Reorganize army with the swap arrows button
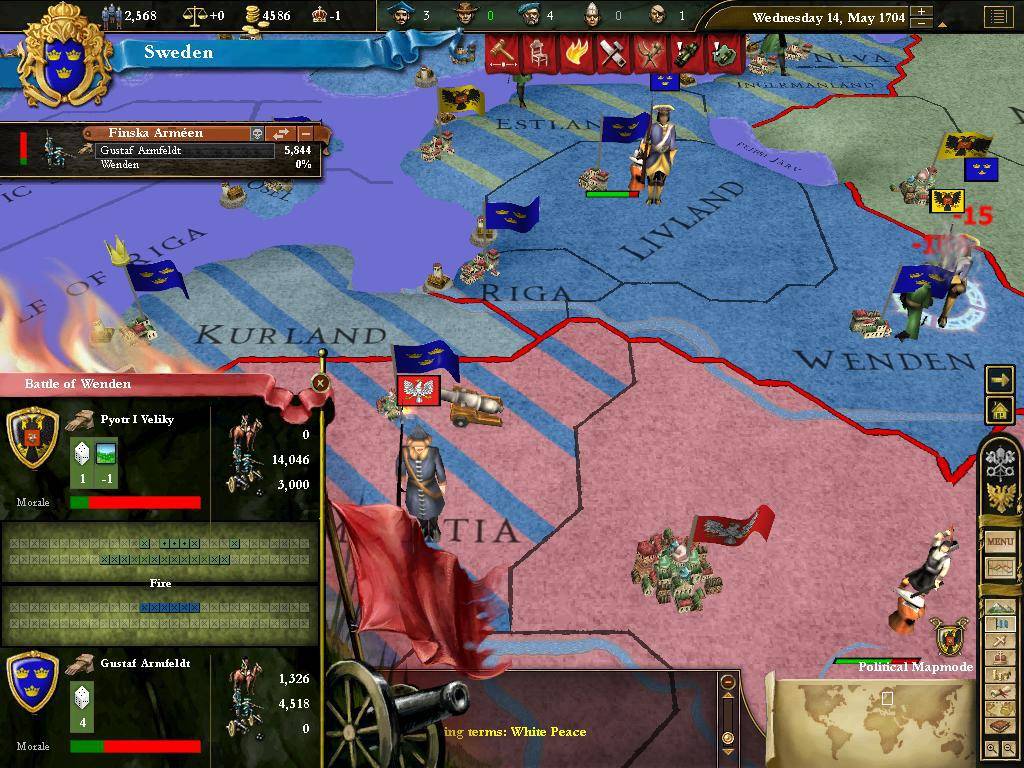This screenshot has width=1024, height=768. [282, 133]
